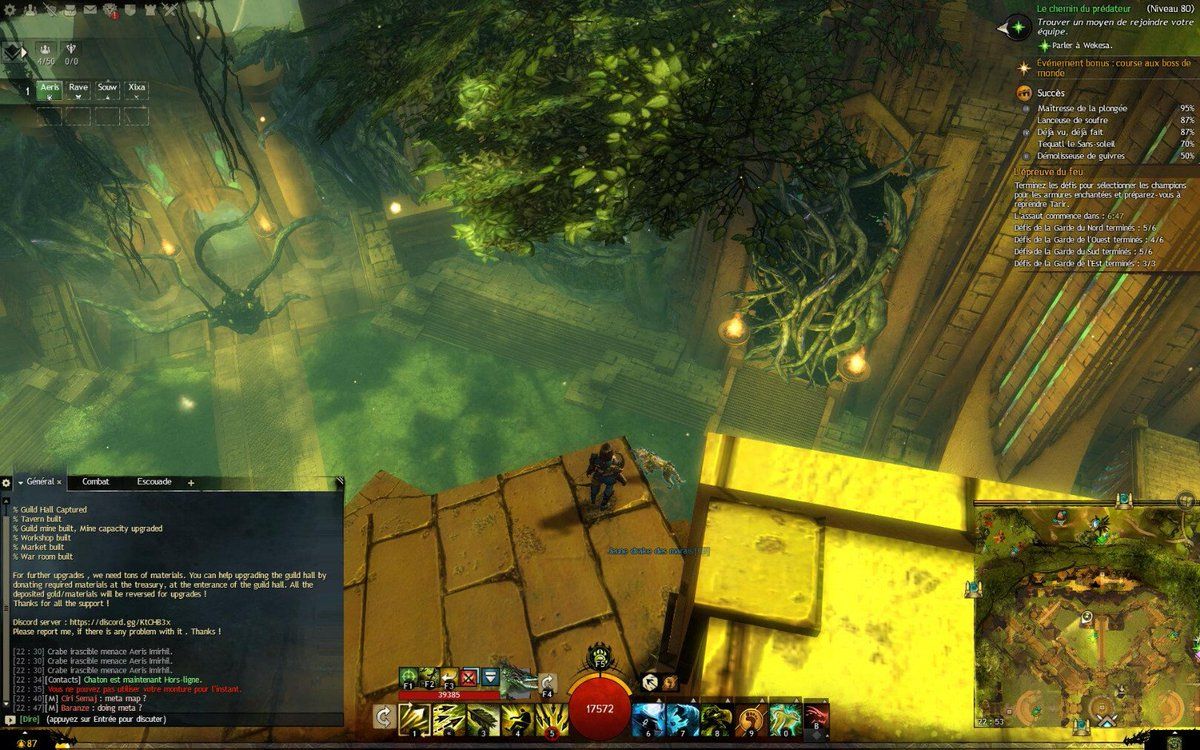Activate fist utility skill slot 9
1200x750 pixels.
pos(749,718)
